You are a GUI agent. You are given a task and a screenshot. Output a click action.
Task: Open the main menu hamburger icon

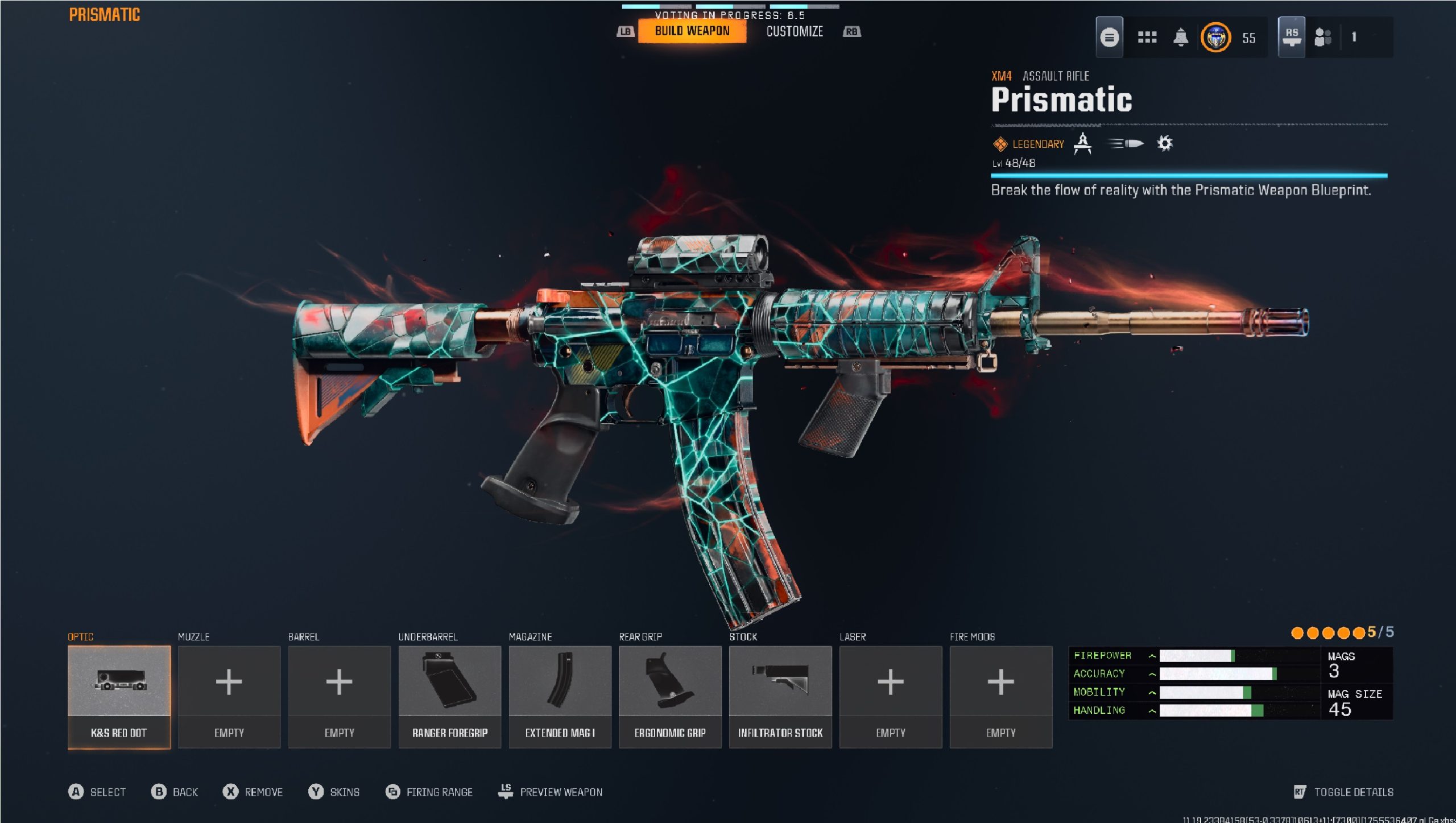[1109, 38]
